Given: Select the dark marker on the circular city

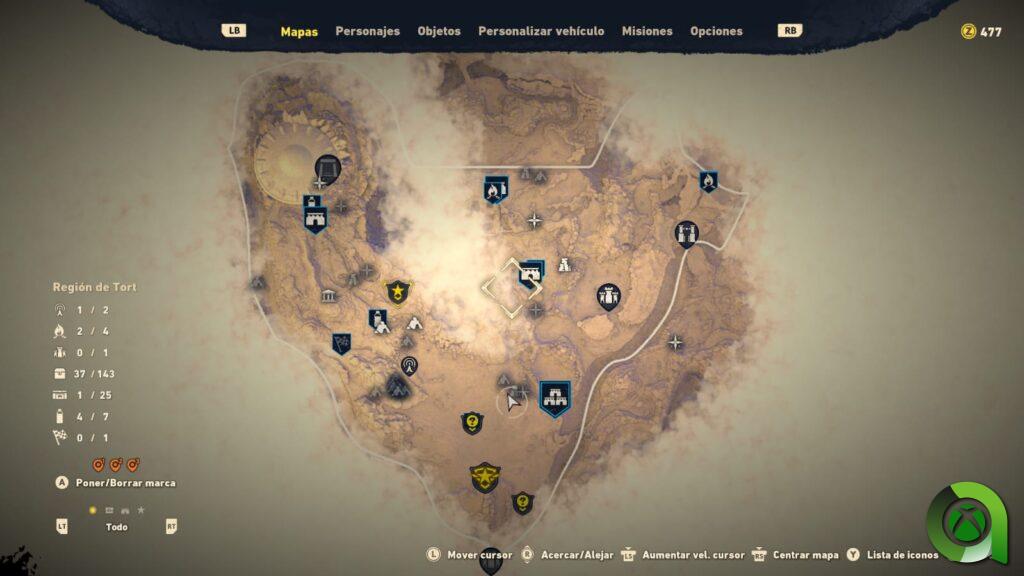Looking at the screenshot, I should click(x=327, y=169).
